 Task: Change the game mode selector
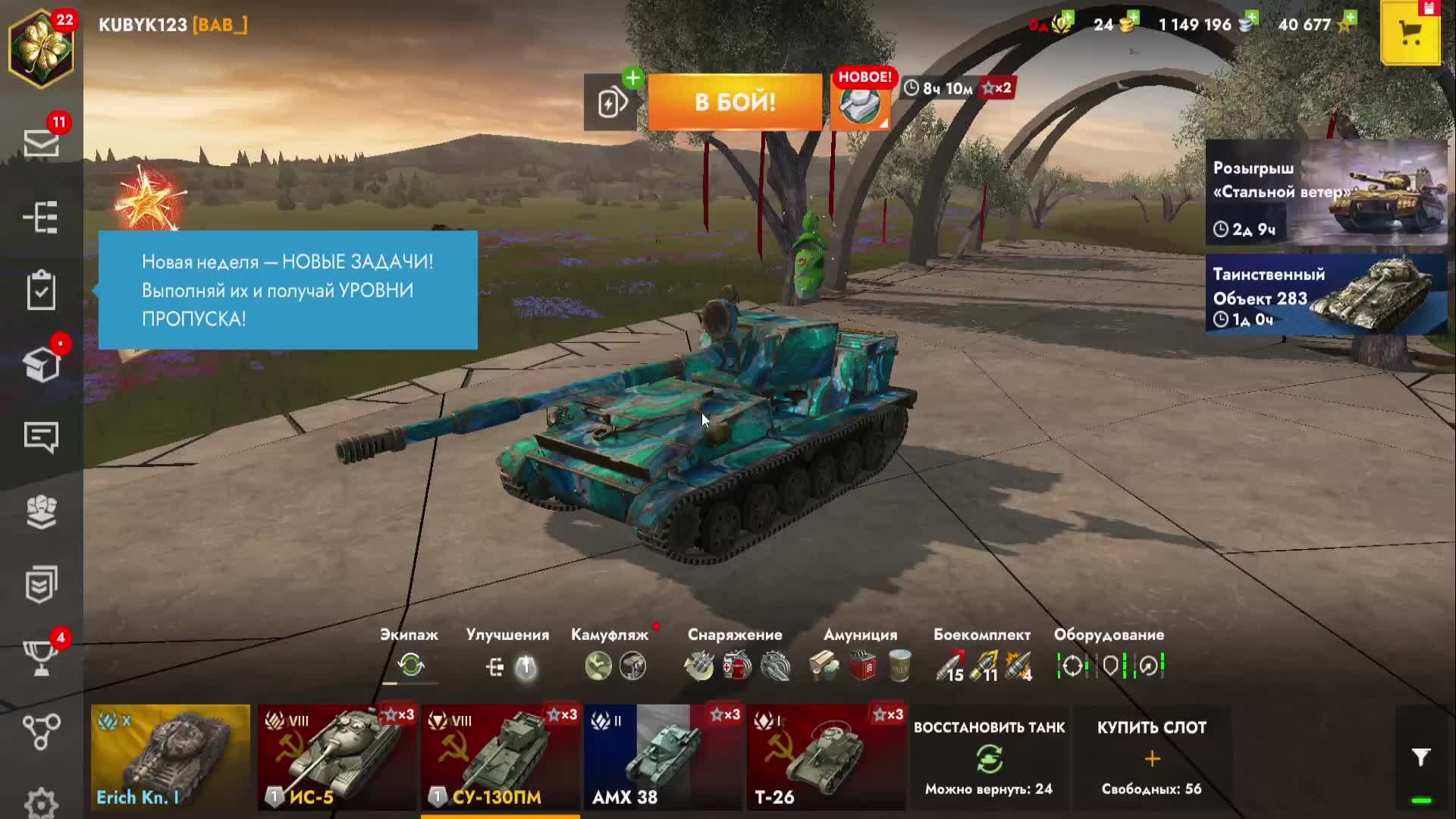[x=860, y=104]
